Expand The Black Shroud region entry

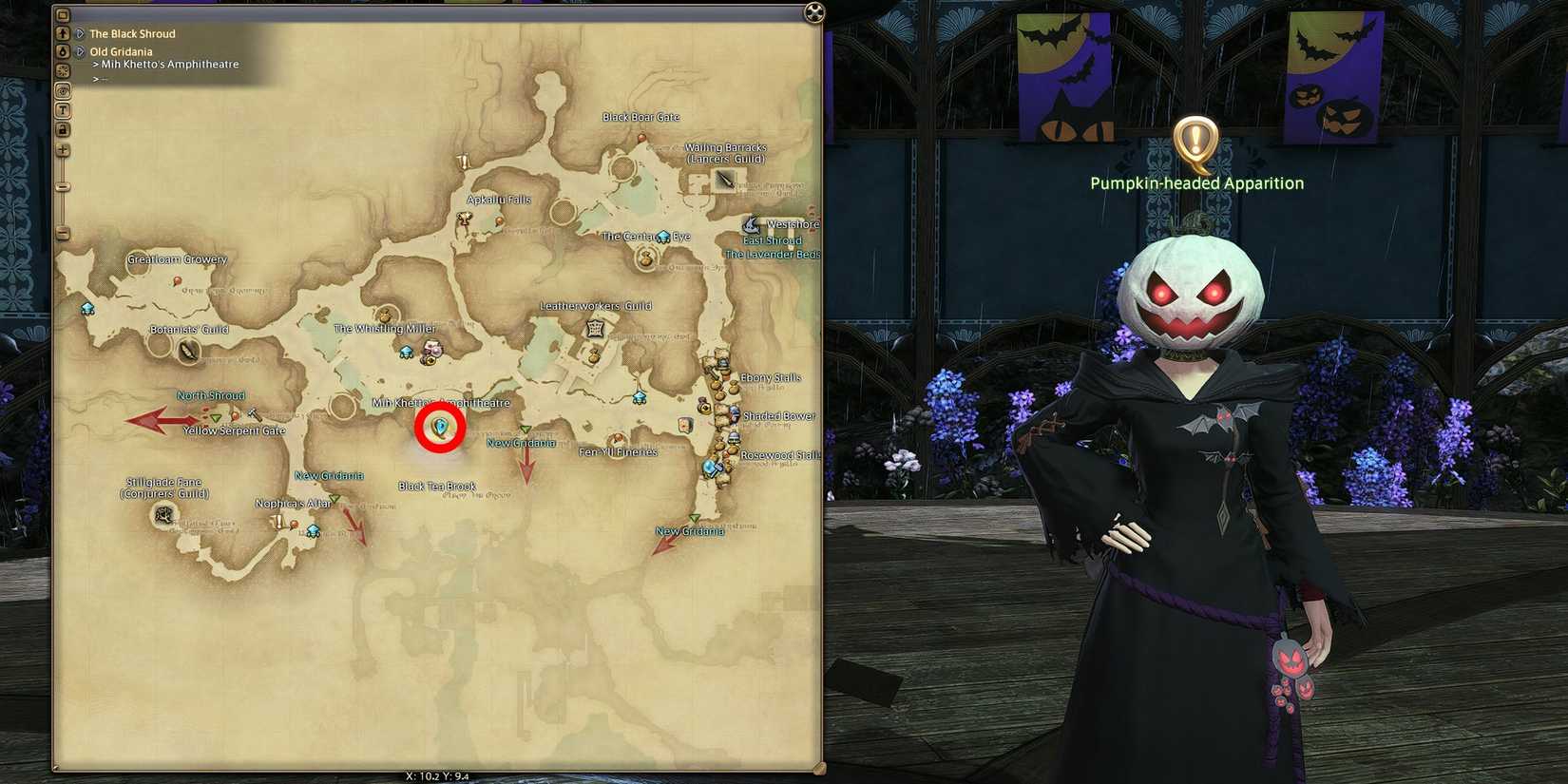click(80, 32)
